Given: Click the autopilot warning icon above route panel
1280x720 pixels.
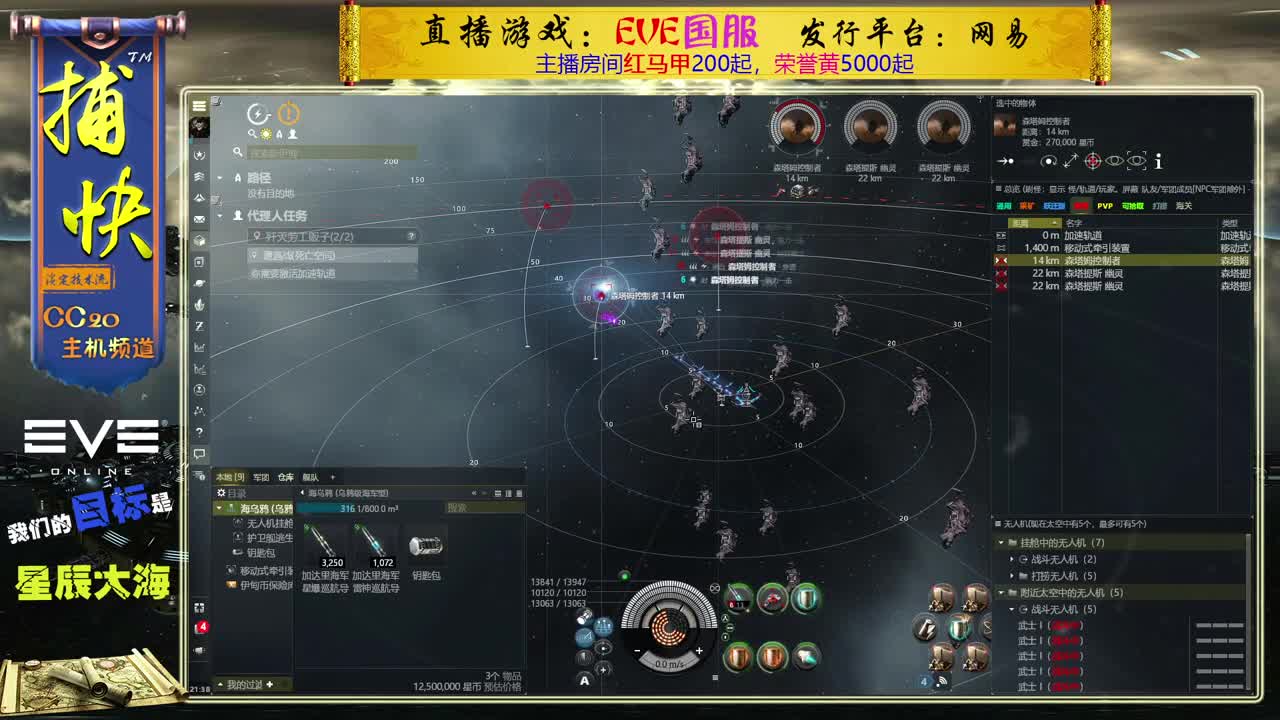Looking at the screenshot, I should (x=288, y=112).
